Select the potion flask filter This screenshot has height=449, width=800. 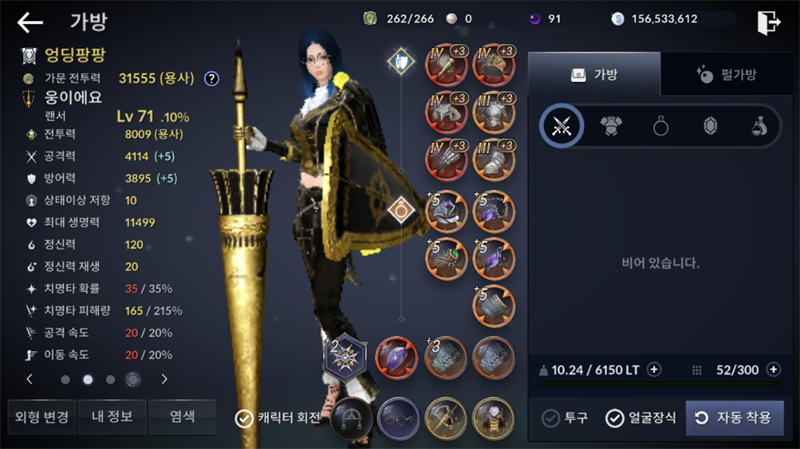coord(760,126)
